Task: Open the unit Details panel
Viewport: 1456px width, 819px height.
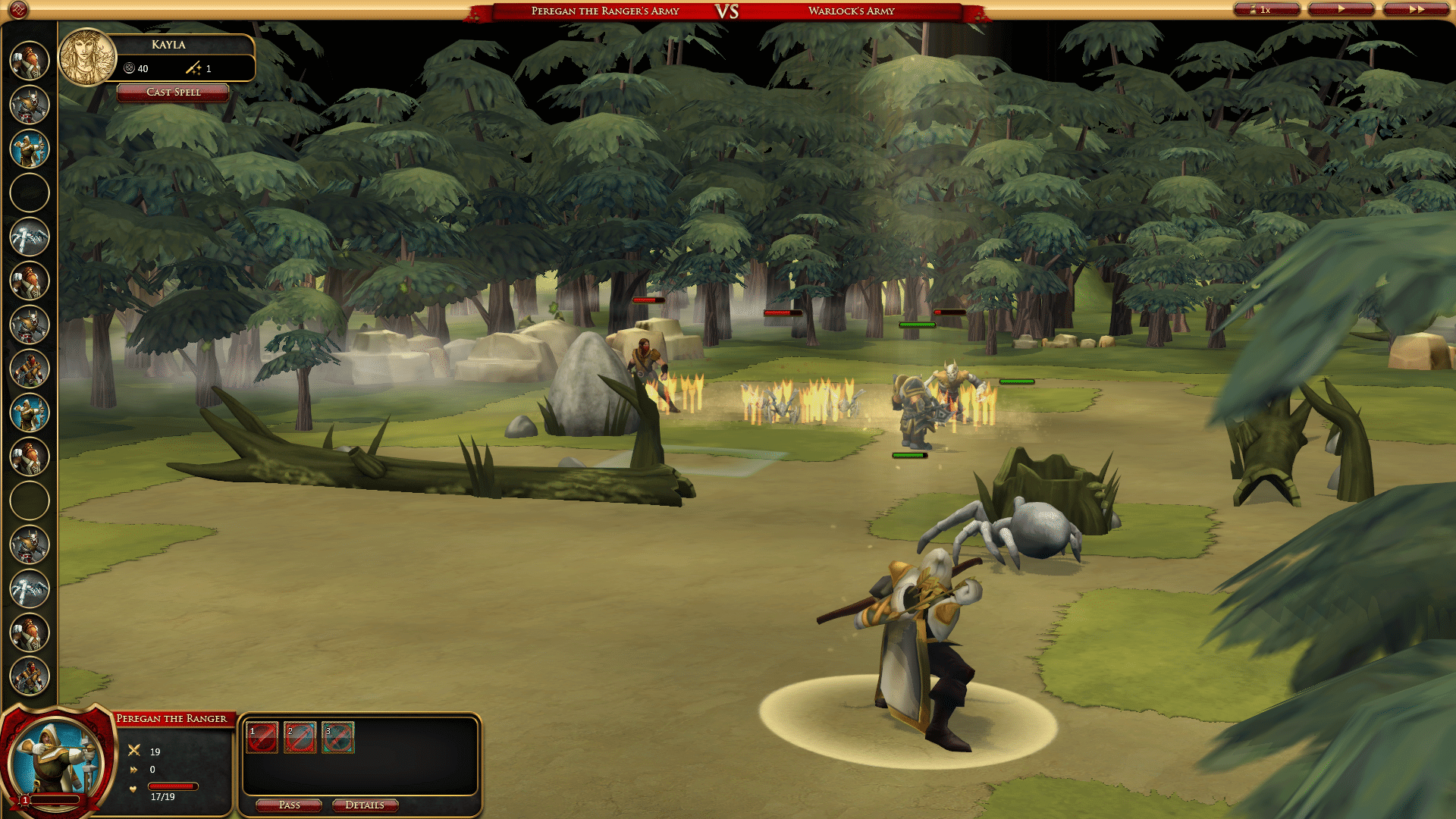Action: coord(365,805)
